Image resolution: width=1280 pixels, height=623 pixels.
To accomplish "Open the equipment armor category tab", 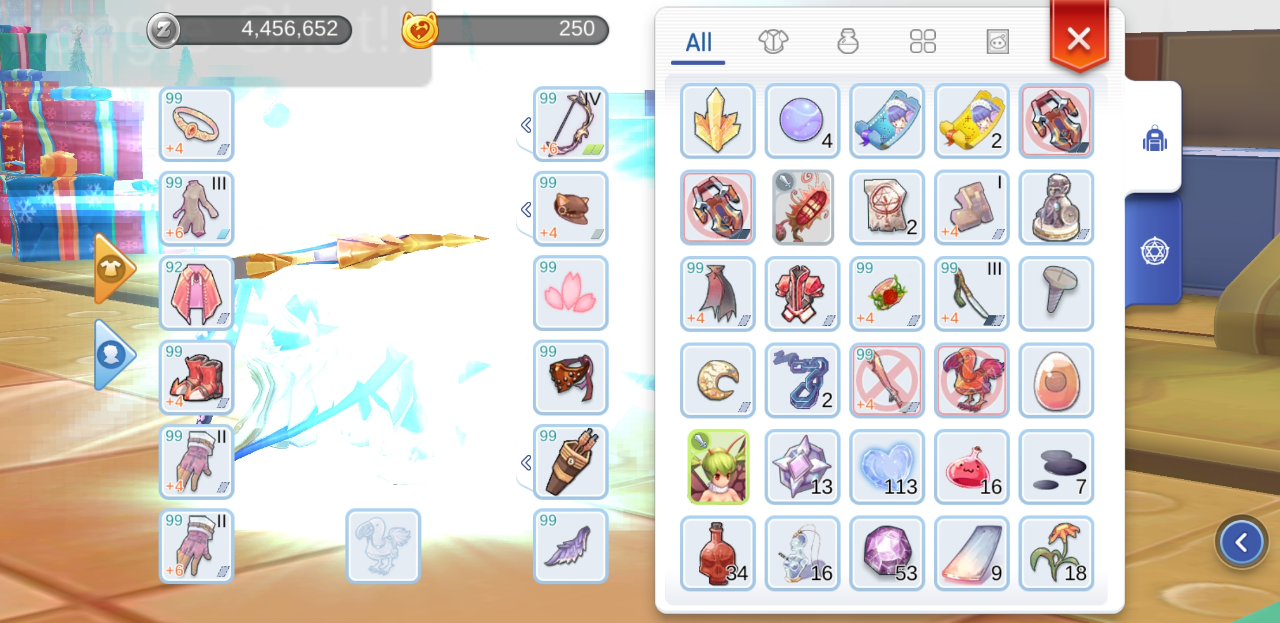I will coord(773,41).
